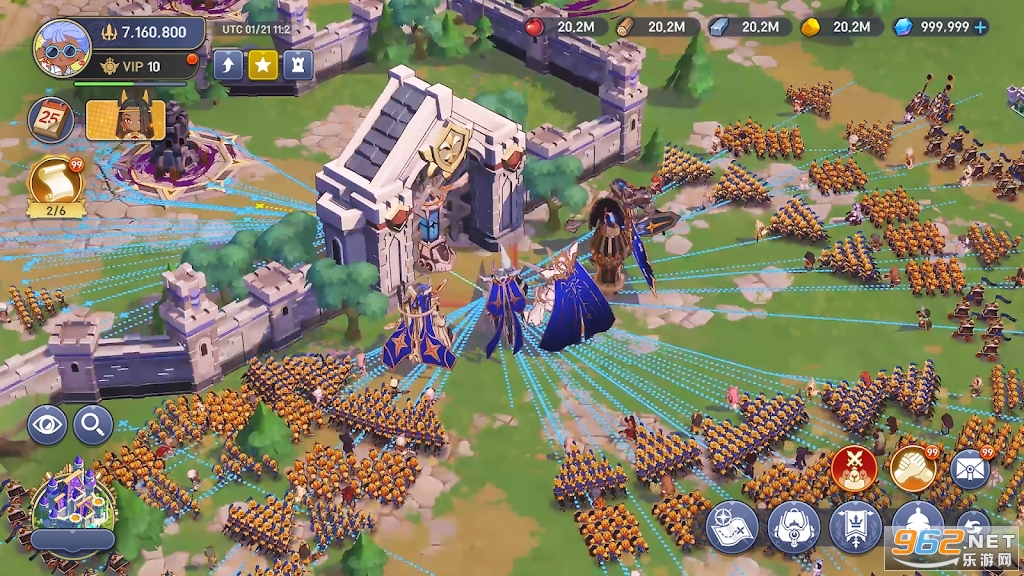Image resolution: width=1024 pixels, height=576 pixels.
Task: Open the world map menu button
Action: (x=732, y=527)
